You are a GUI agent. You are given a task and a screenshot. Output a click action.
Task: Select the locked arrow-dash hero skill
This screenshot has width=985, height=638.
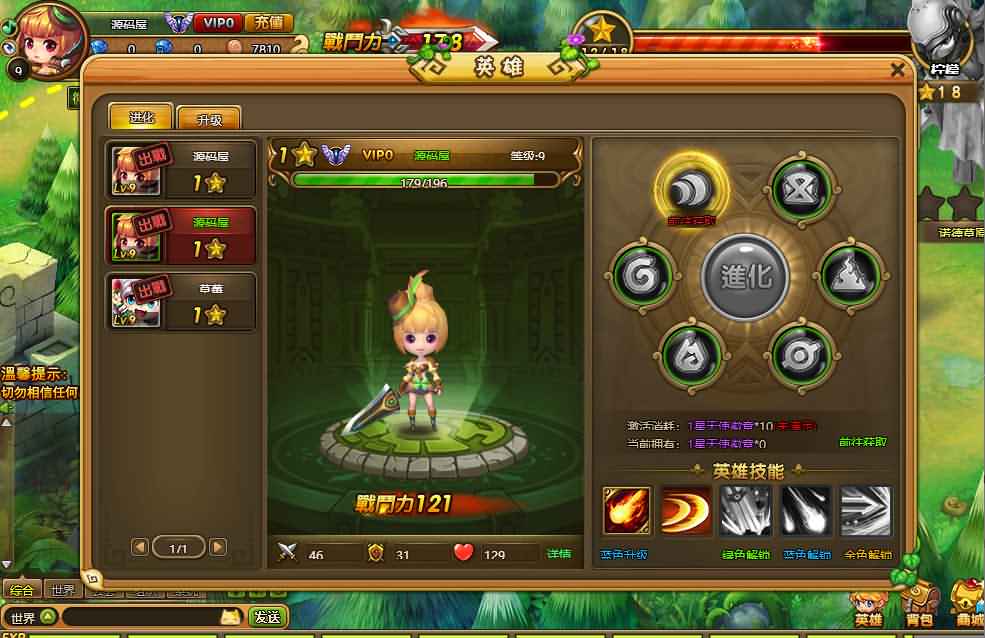(x=865, y=511)
